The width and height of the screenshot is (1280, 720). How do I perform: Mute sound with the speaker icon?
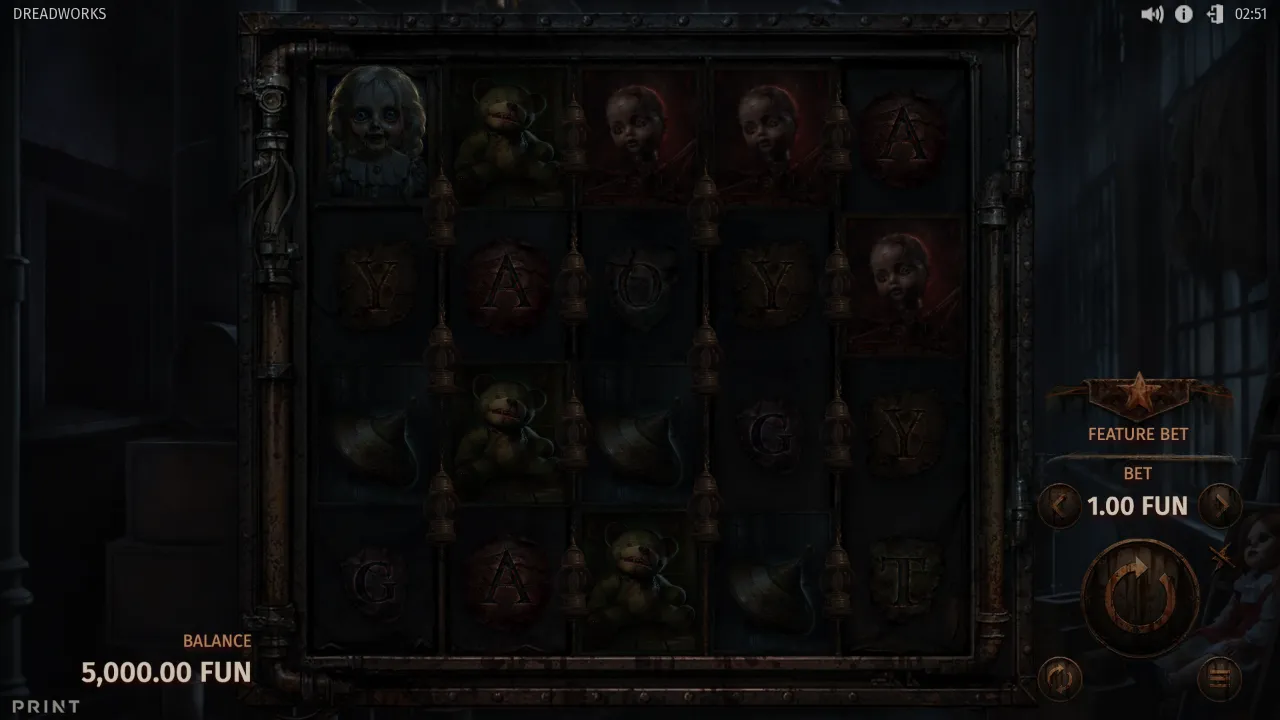1152,14
